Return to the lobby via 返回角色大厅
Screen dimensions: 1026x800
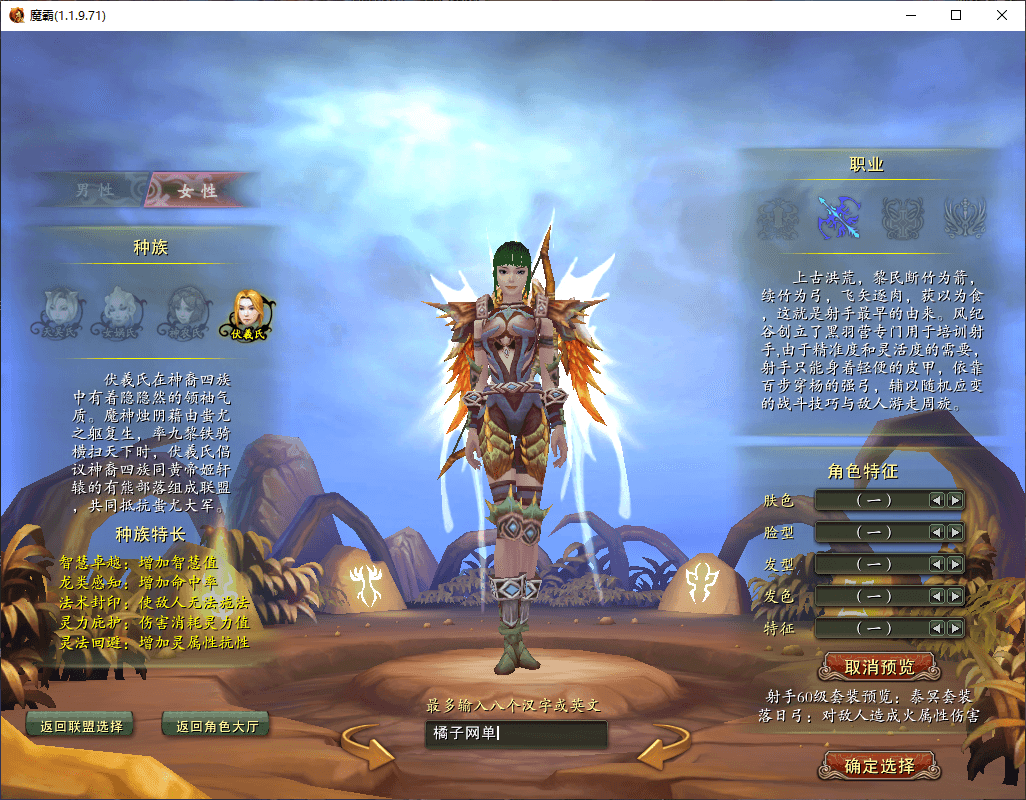[216, 726]
